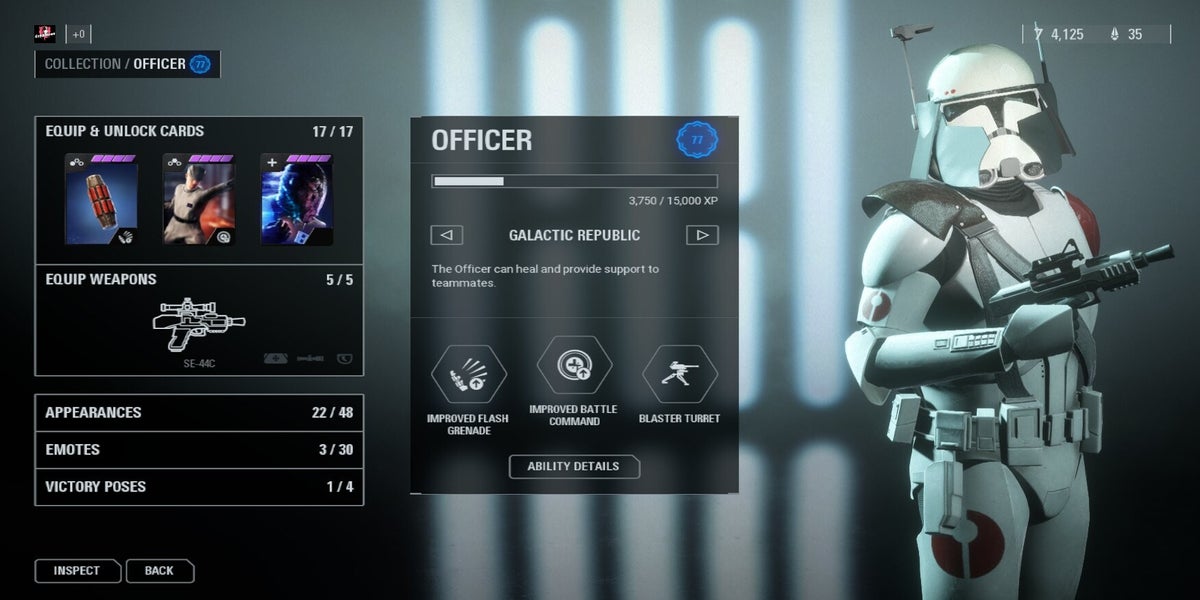
Task: Open the Emotes list
Action: (198, 449)
